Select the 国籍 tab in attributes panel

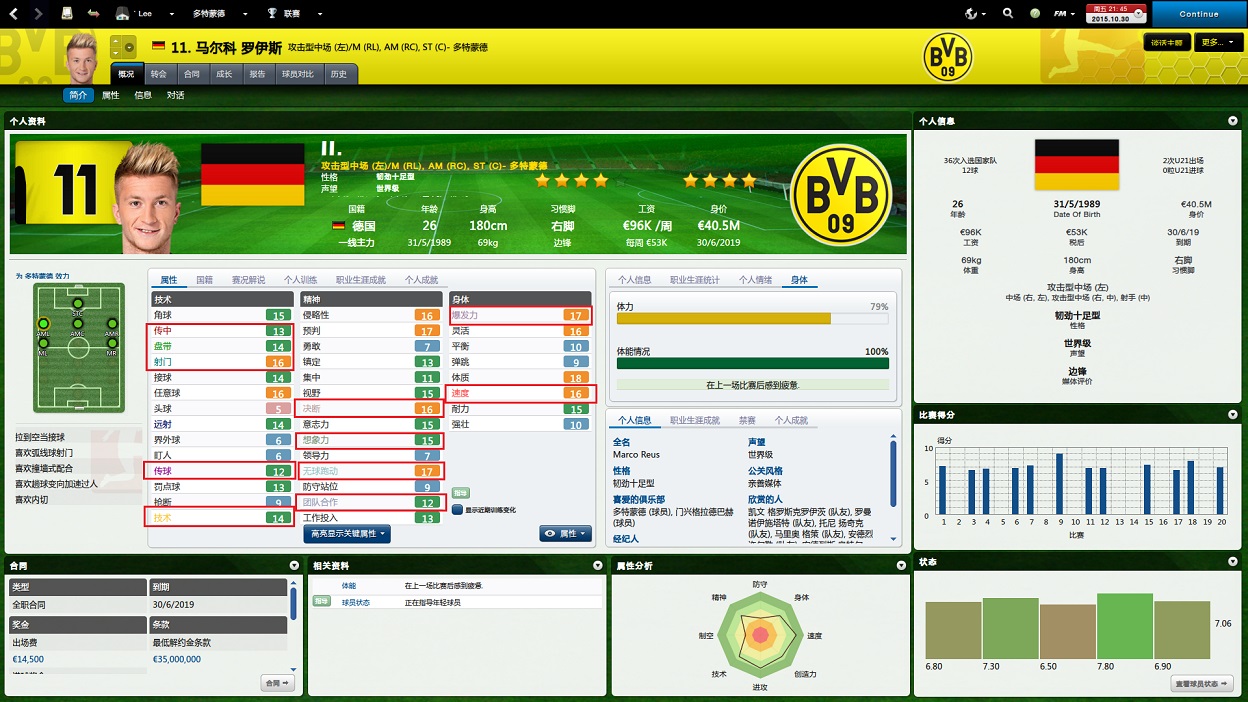[x=204, y=280]
